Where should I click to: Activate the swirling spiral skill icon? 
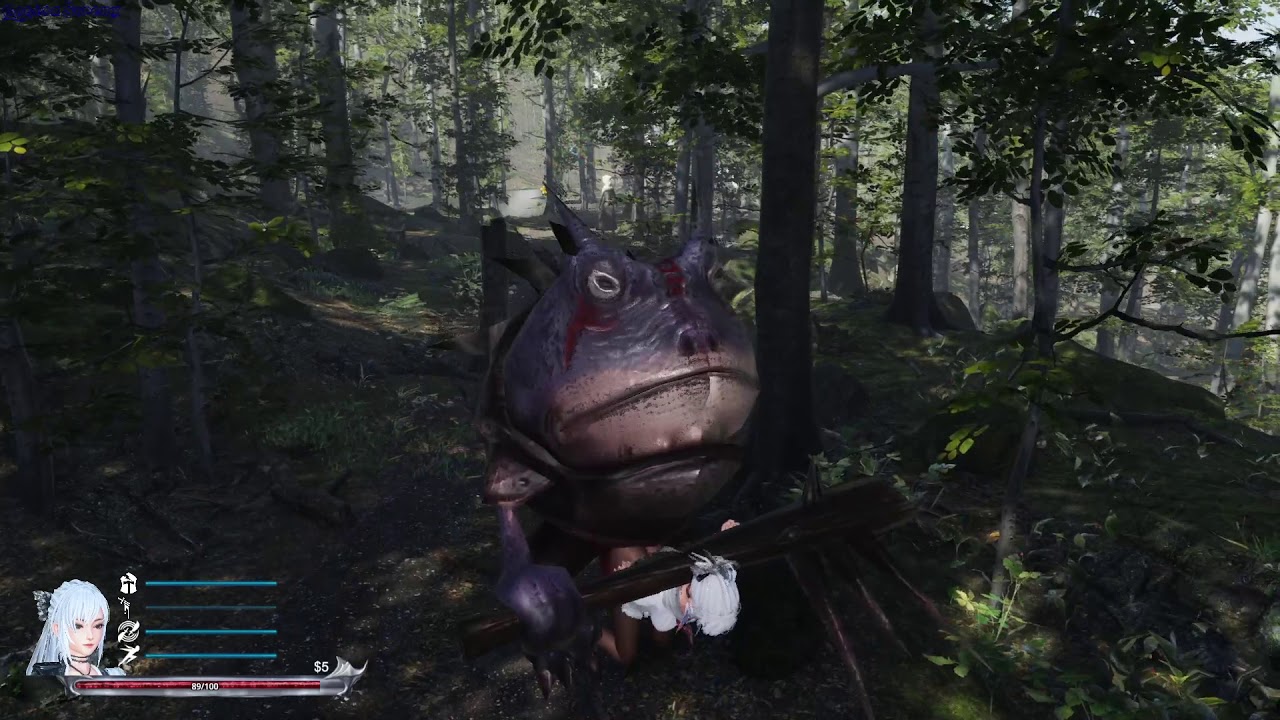point(128,631)
